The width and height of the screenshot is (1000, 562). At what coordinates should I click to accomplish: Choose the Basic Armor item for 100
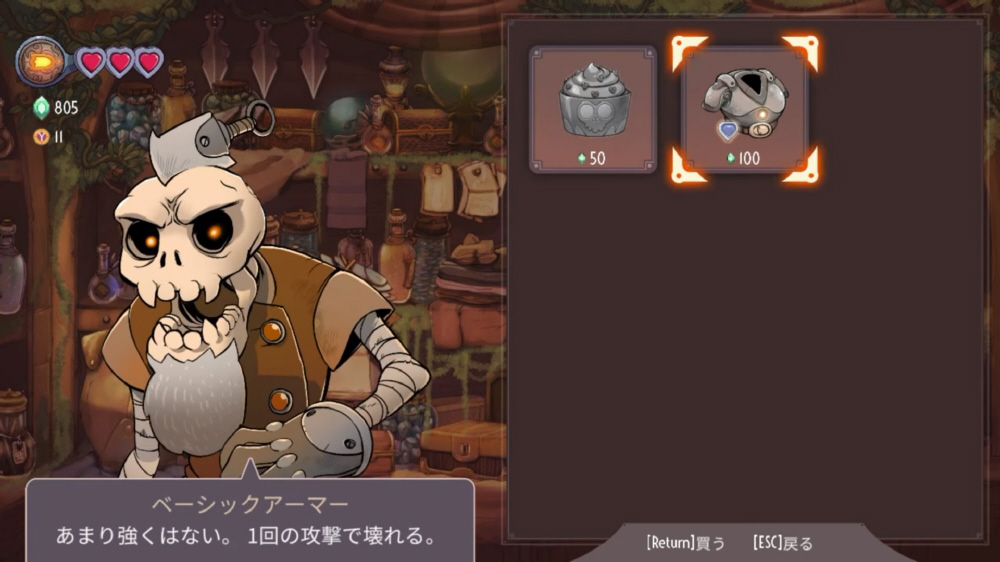(744, 108)
